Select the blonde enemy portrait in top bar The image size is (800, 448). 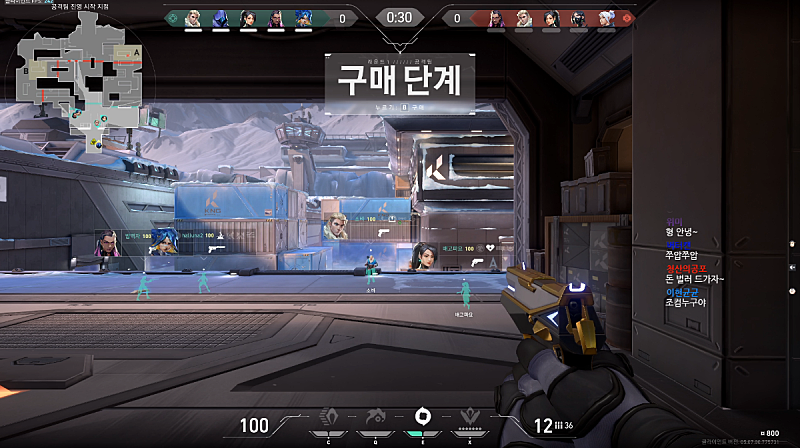point(524,18)
